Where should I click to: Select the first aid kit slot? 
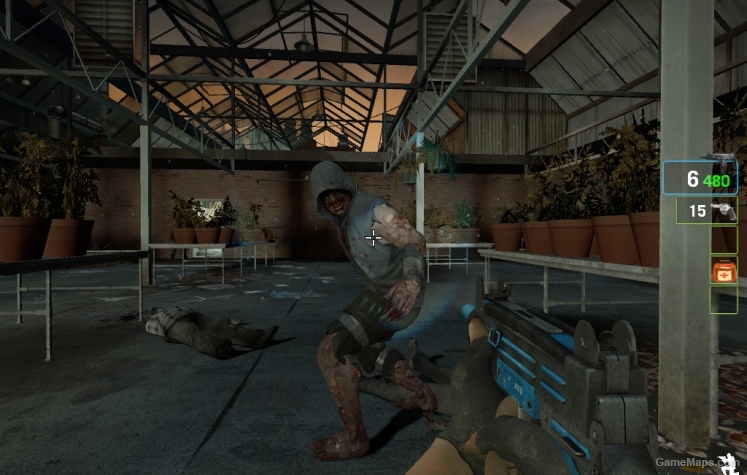(723, 270)
